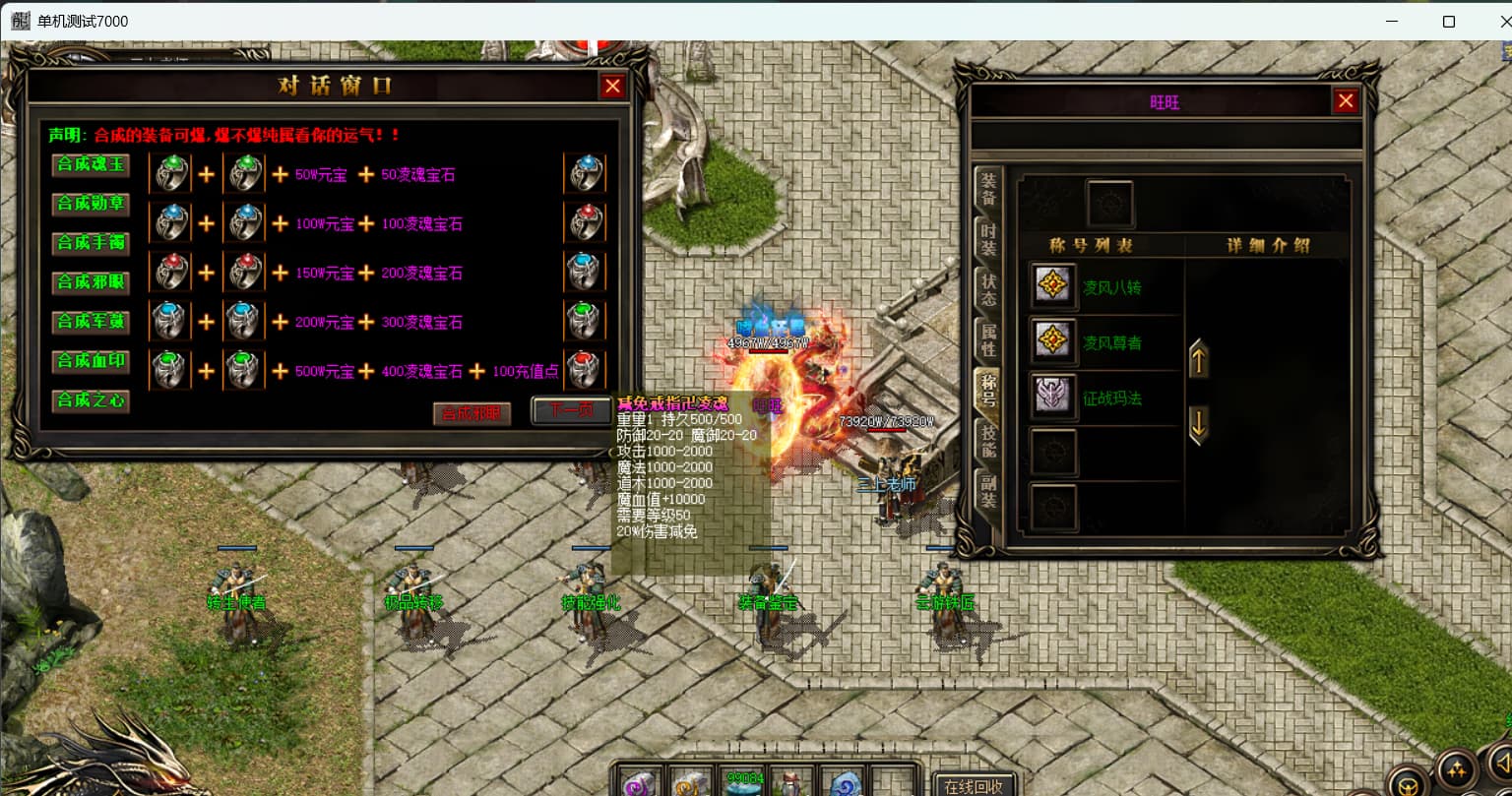
Task: Select the 合成勋章 synthesis option
Action: (x=91, y=204)
